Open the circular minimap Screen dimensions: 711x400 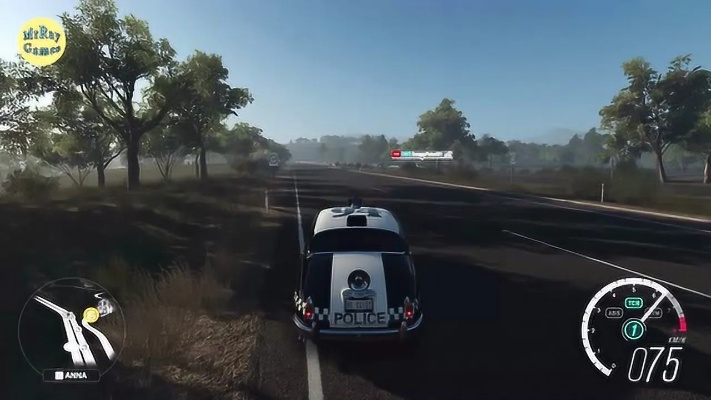click(70, 326)
